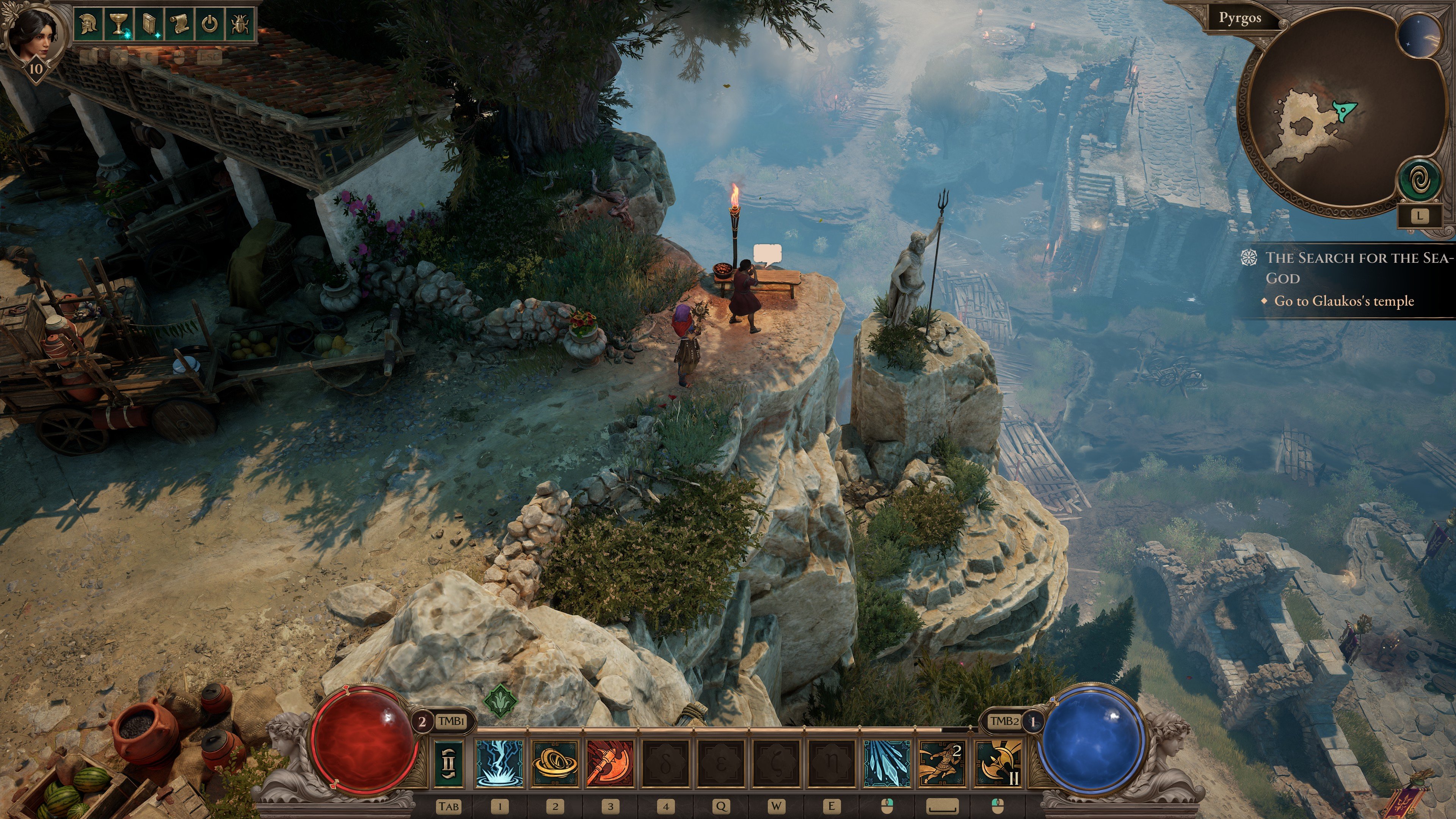Open the scarab bug report icon
The width and height of the screenshot is (1456, 819).
(239, 25)
